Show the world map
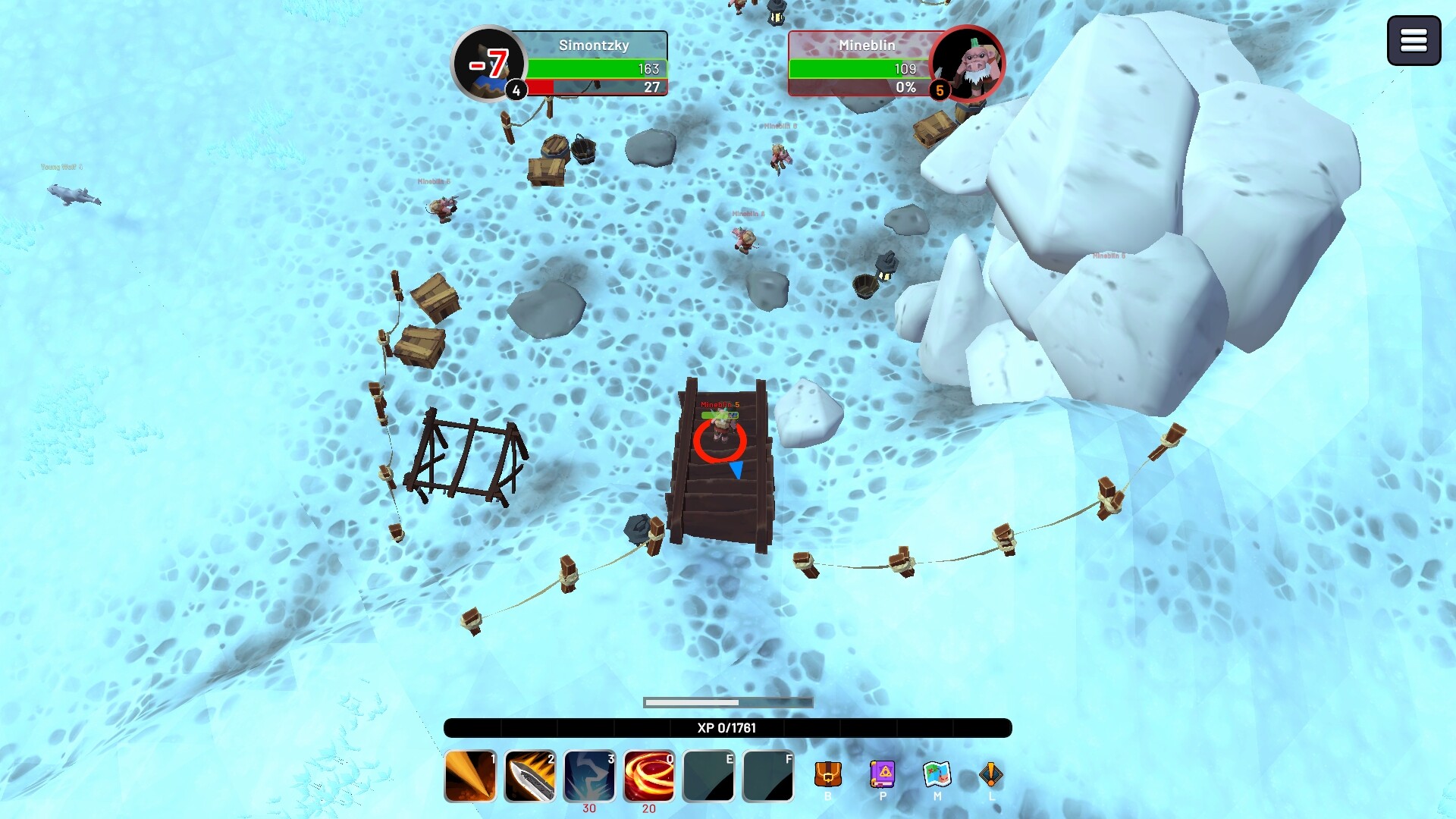This screenshot has width=1456, height=819. pos(937,774)
